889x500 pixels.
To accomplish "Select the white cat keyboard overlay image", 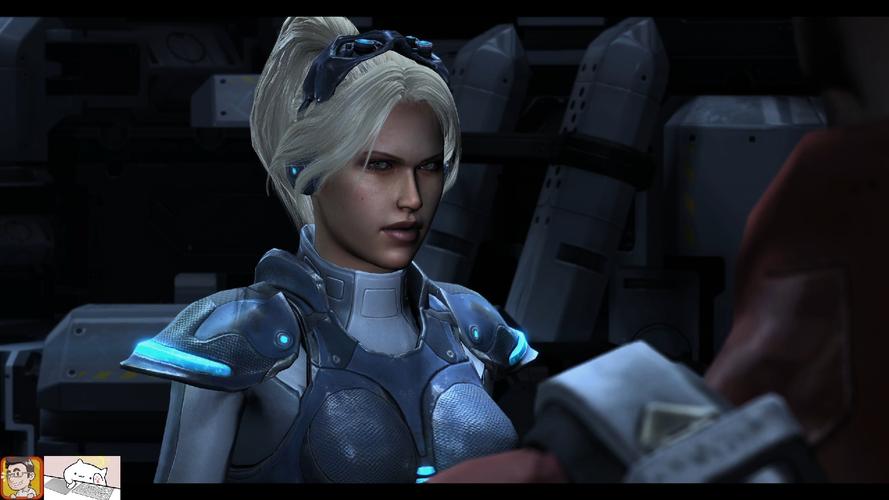I will click(82, 477).
